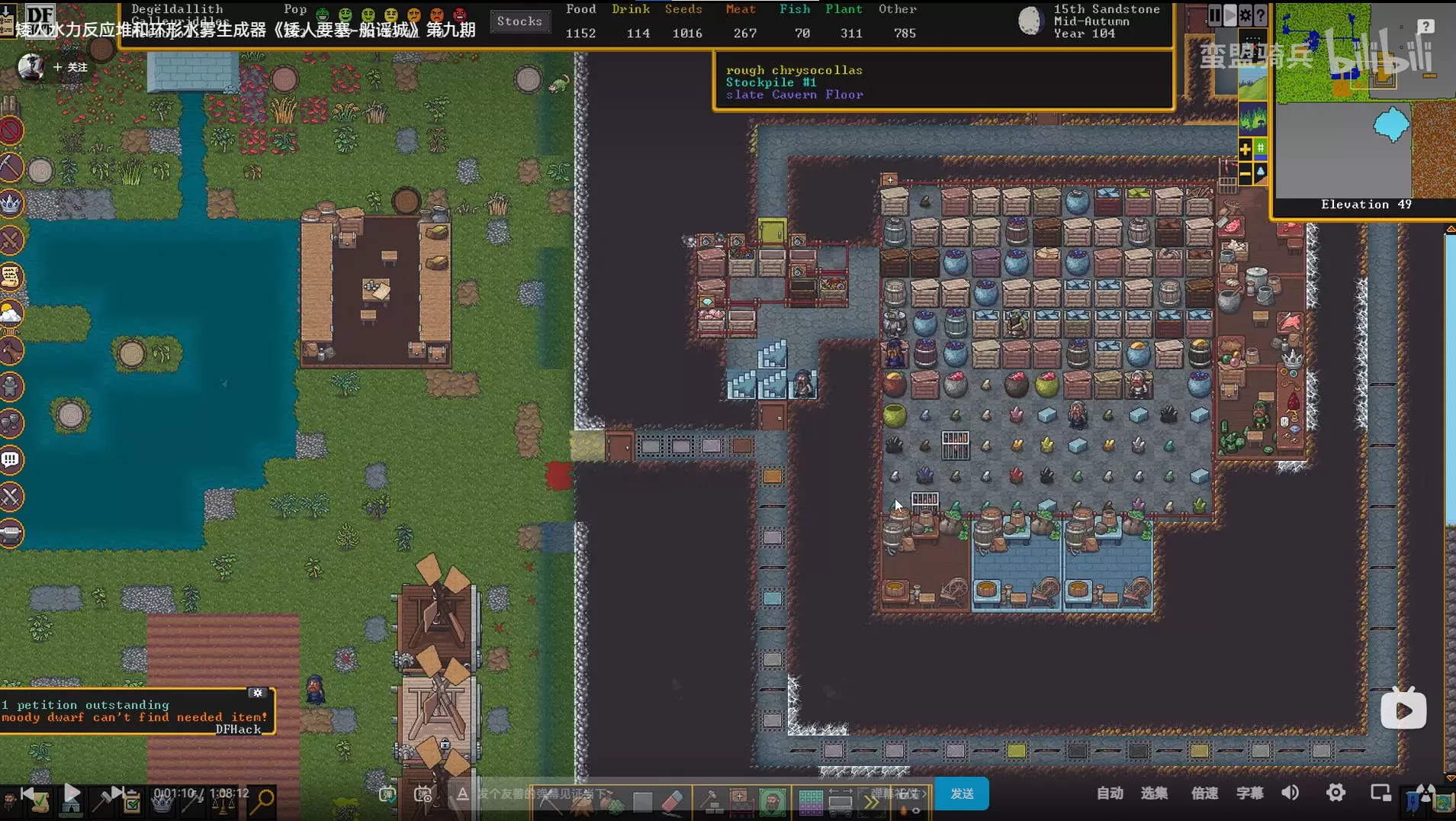Open game settings gear icon
Screen dimensions: 1456x821
click(x=1245, y=15)
